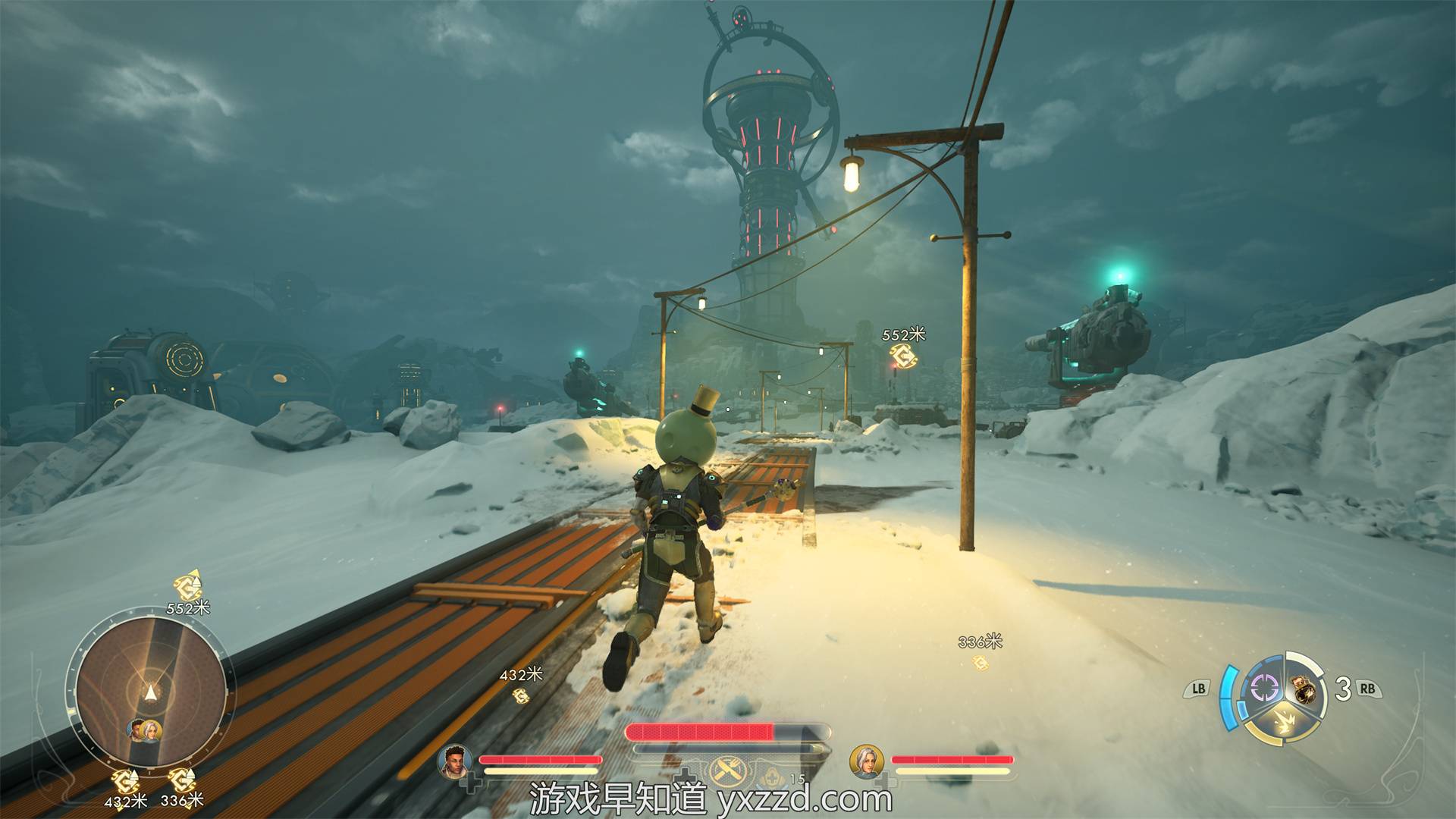Click the 552米 objective waypoint in the world

[x=902, y=353]
